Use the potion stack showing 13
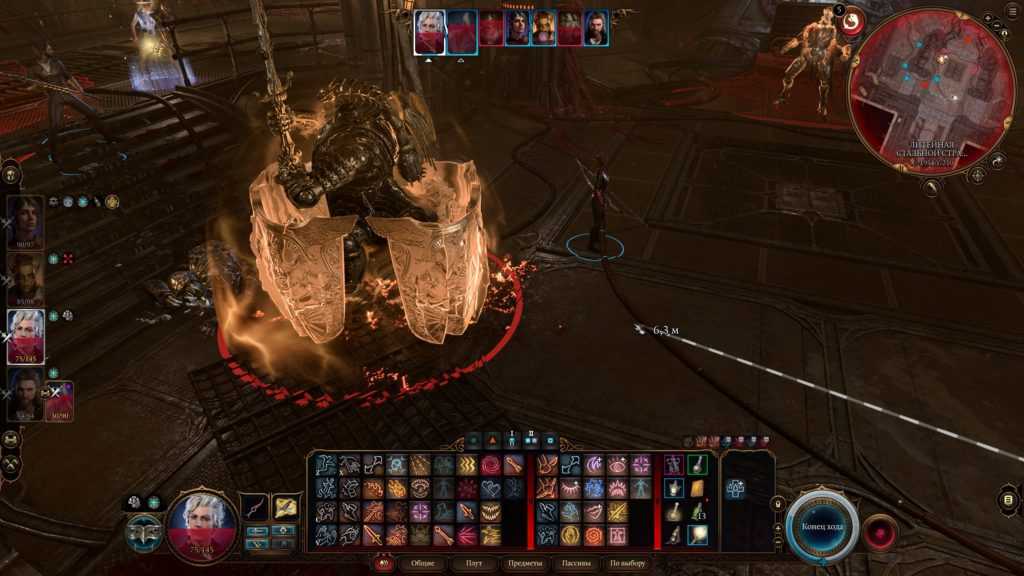 697,511
